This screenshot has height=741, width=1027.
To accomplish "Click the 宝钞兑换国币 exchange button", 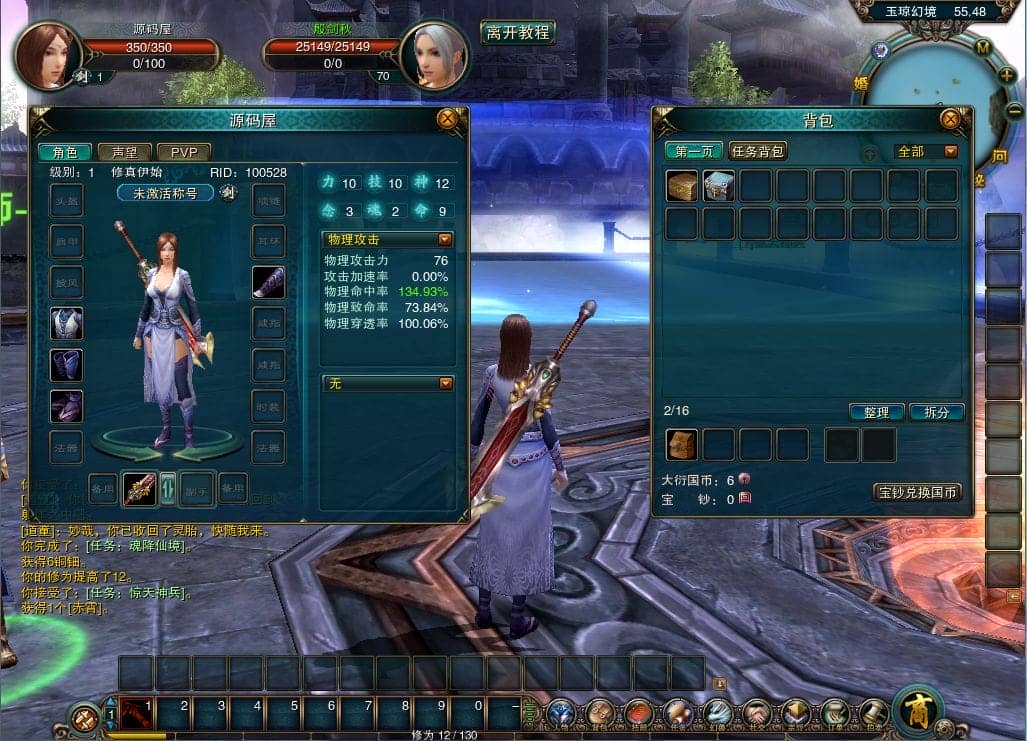I will tap(917, 492).
